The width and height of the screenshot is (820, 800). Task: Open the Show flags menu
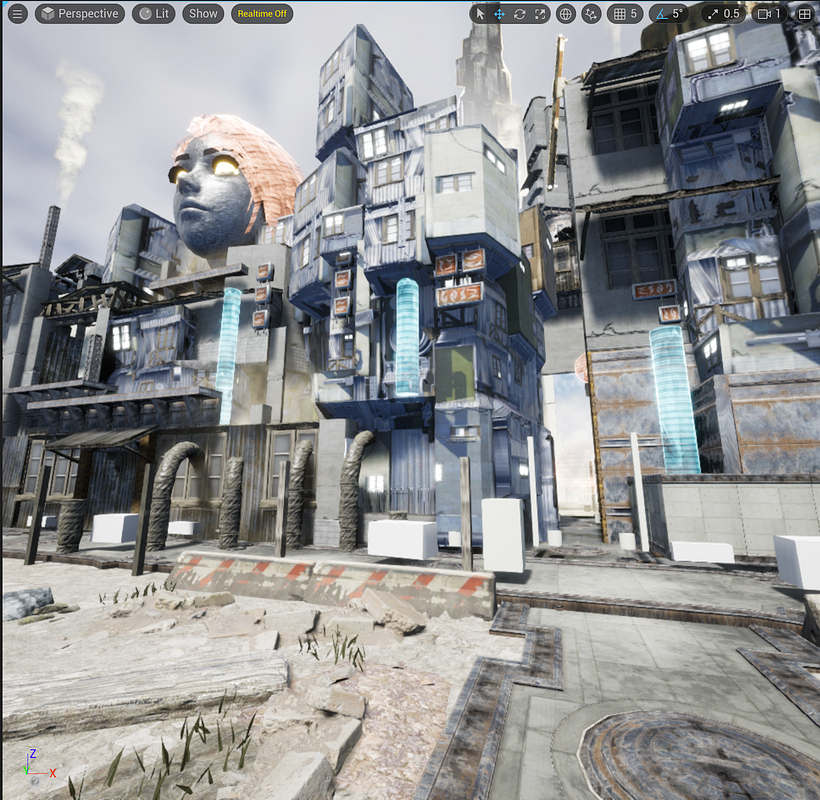tap(203, 14)
